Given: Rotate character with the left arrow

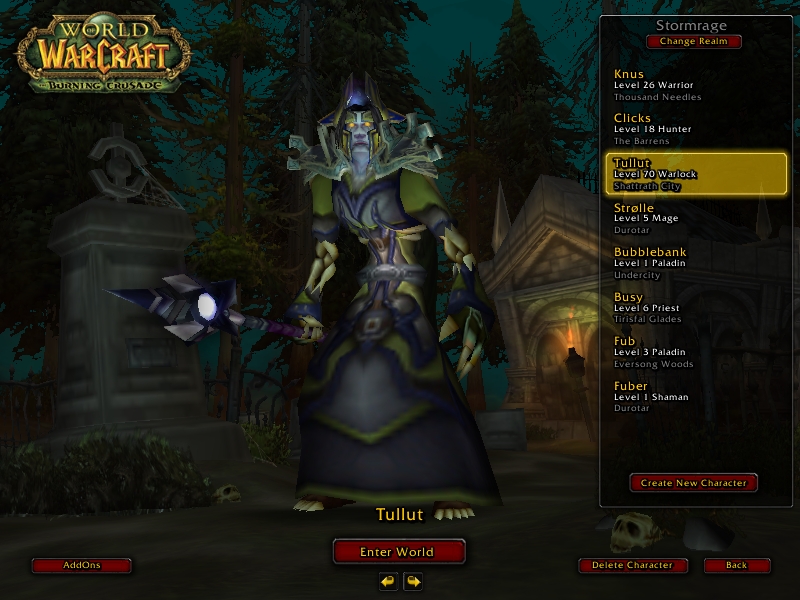Looking at the screenshot, I should [388, 581].
